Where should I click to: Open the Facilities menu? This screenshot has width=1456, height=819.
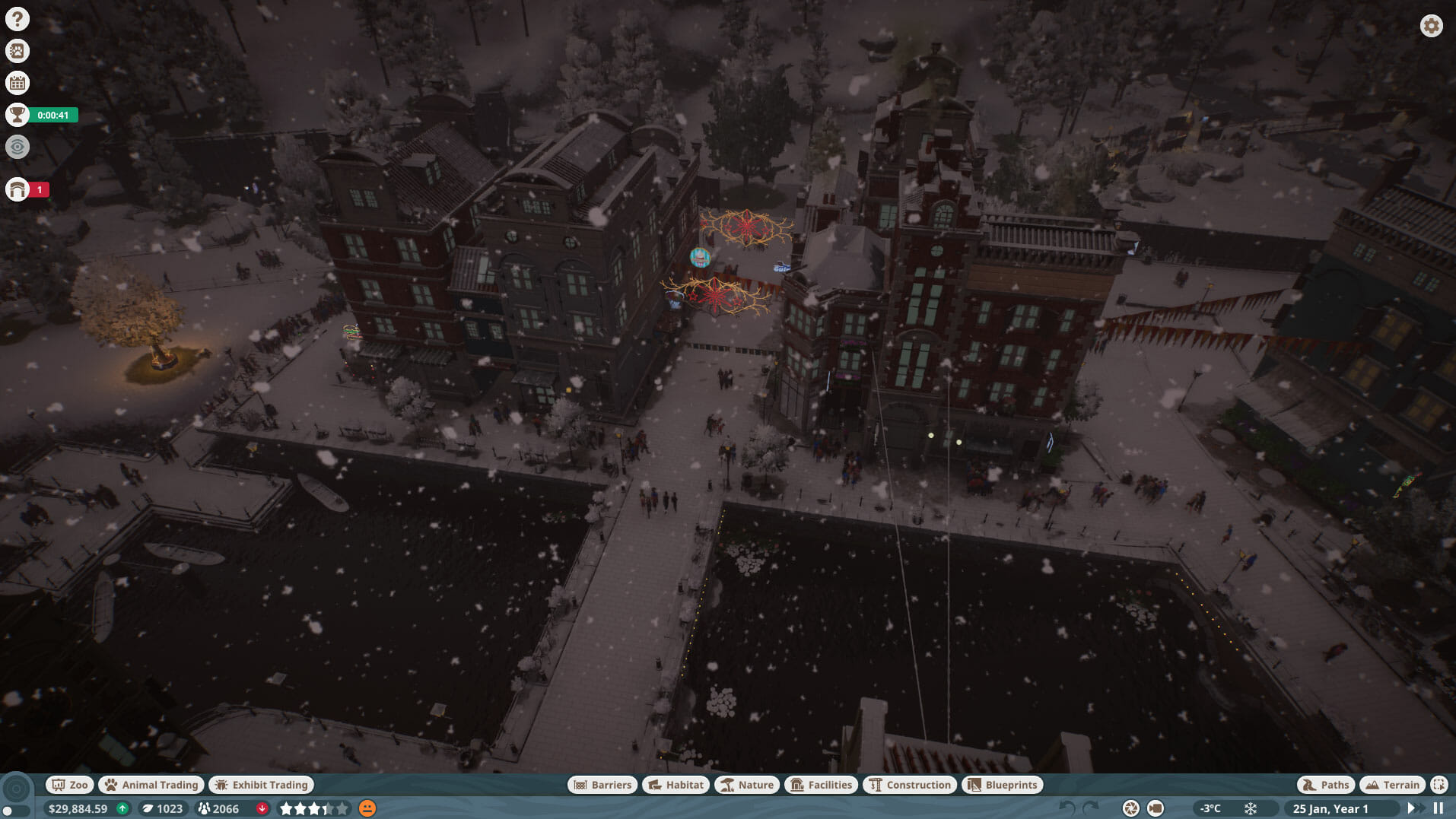click(821, 785)
